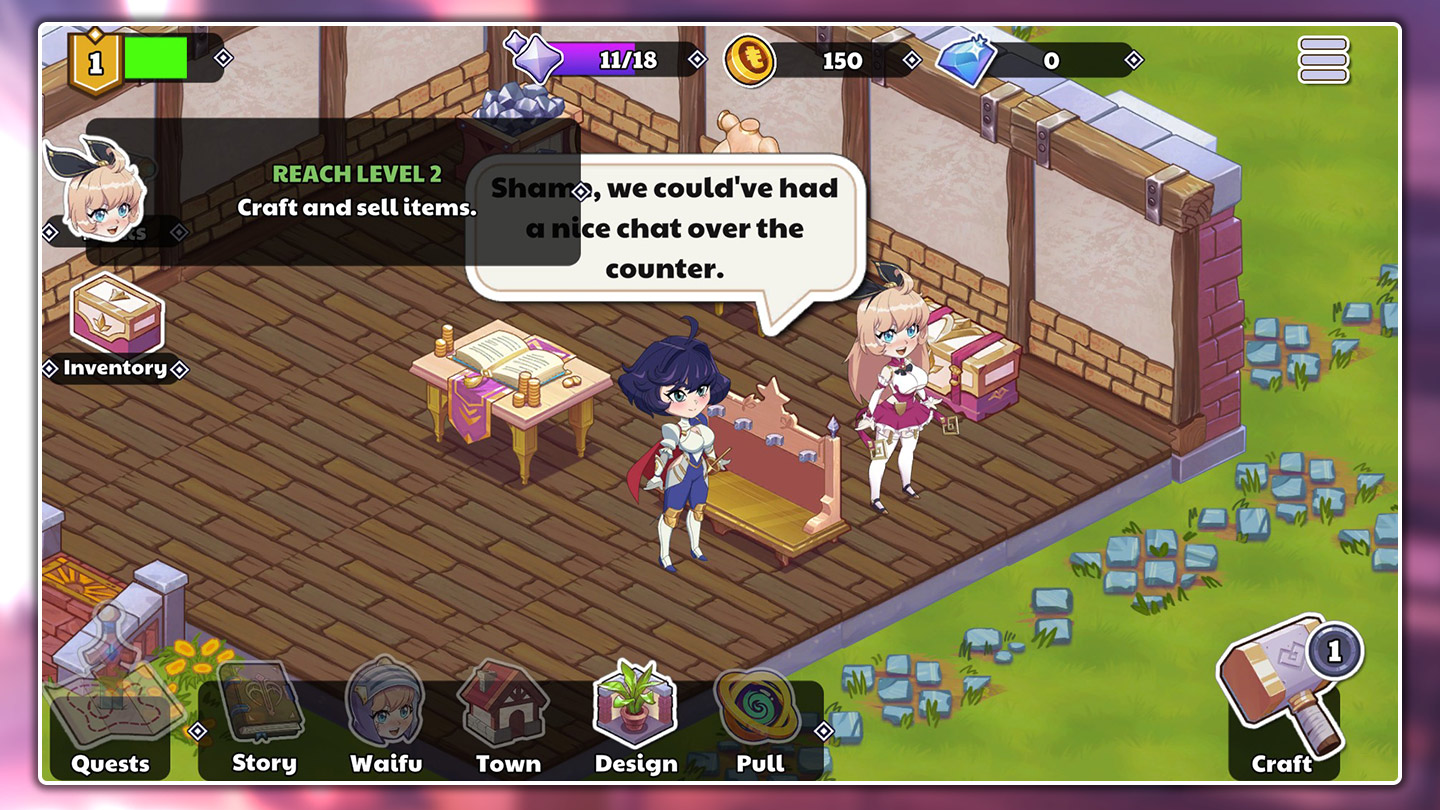Click the level 1 shield badge

click(x=95, y=63)
